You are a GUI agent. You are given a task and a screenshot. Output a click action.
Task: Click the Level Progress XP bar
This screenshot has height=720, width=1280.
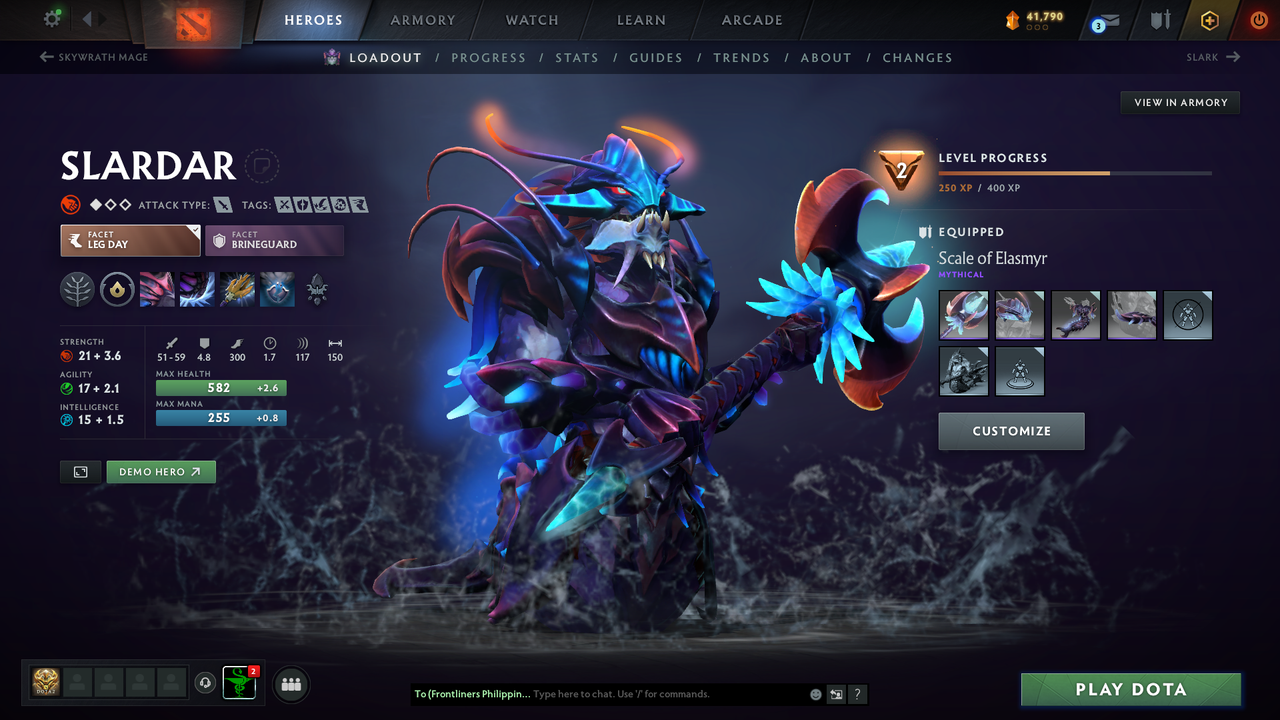click(1075, 172)
